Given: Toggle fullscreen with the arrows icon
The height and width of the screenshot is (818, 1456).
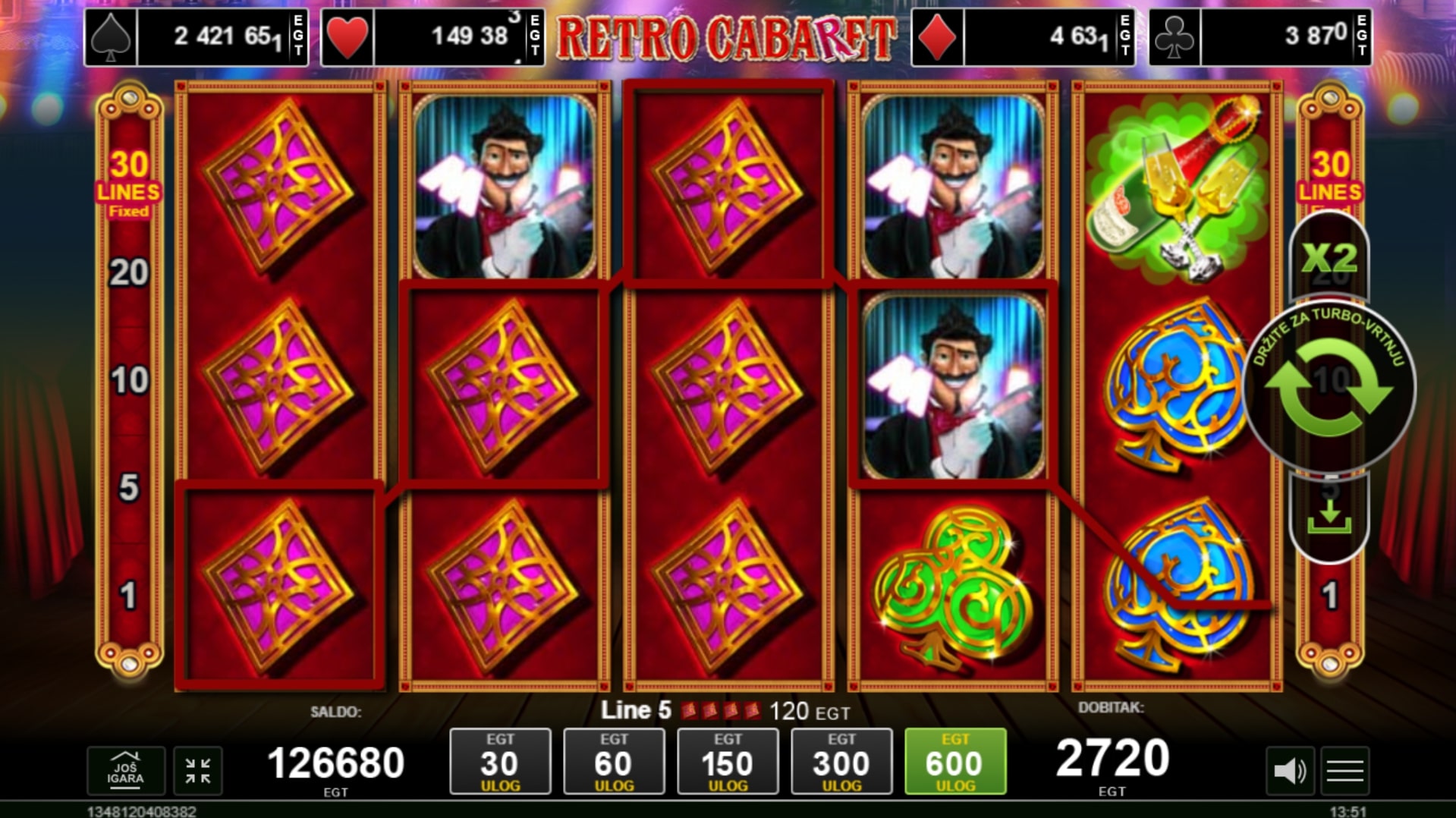Looking at the screenshot, I should pyautogui.click(x=198, y=771).
